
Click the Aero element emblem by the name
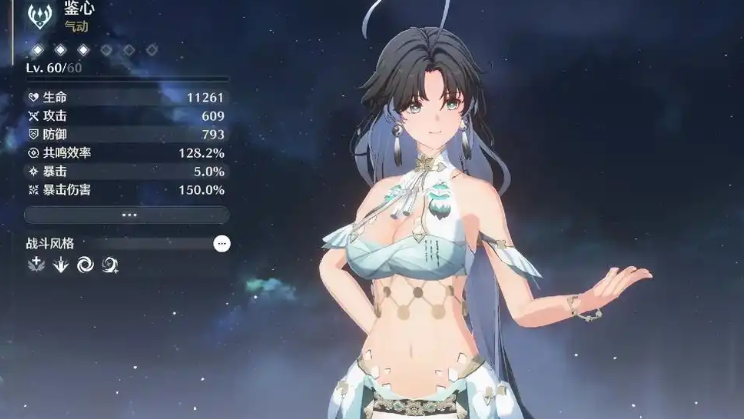click(x=40, y=15)
